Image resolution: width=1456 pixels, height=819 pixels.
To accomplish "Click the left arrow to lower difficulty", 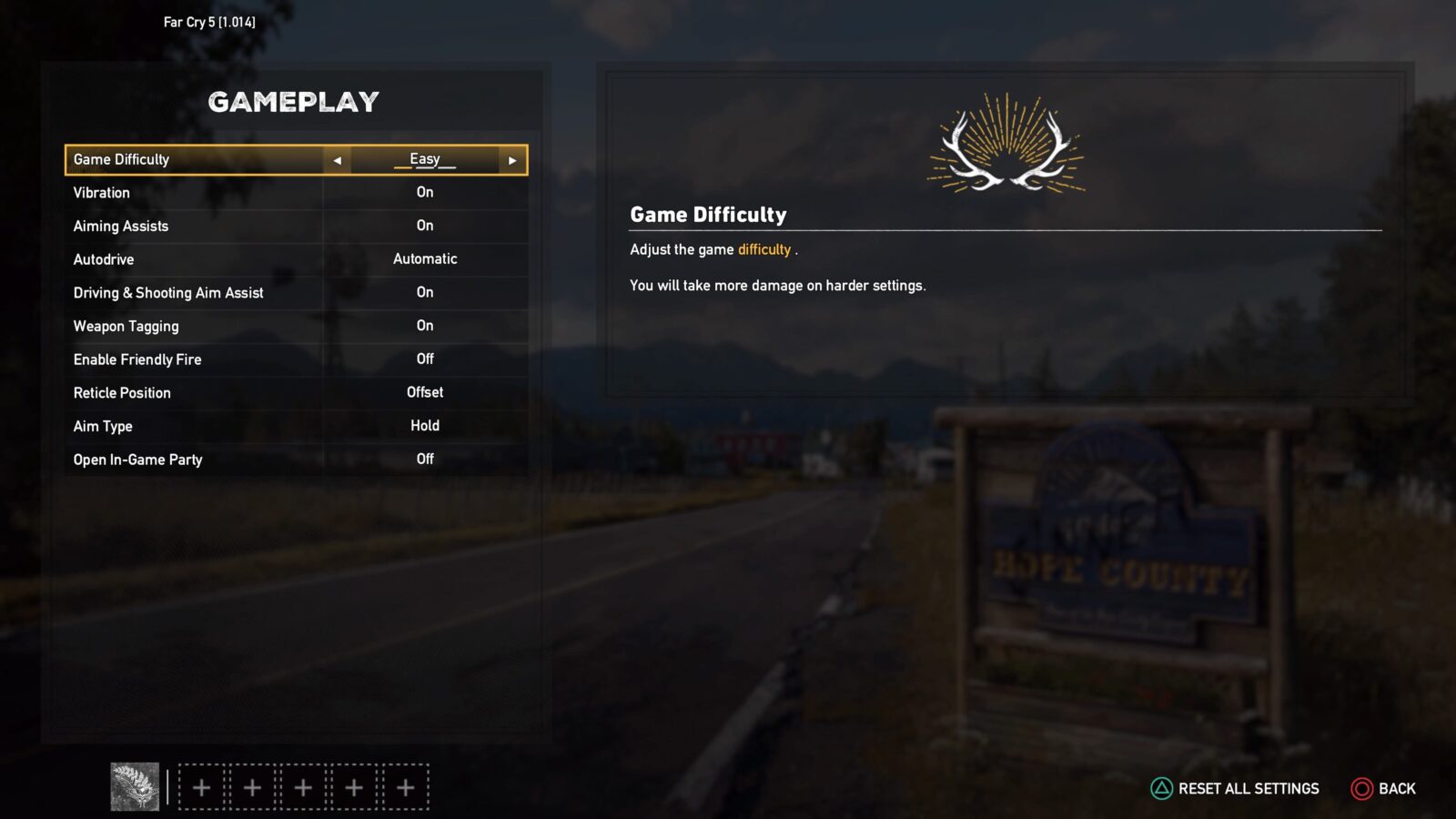I will tap(338, 159).
